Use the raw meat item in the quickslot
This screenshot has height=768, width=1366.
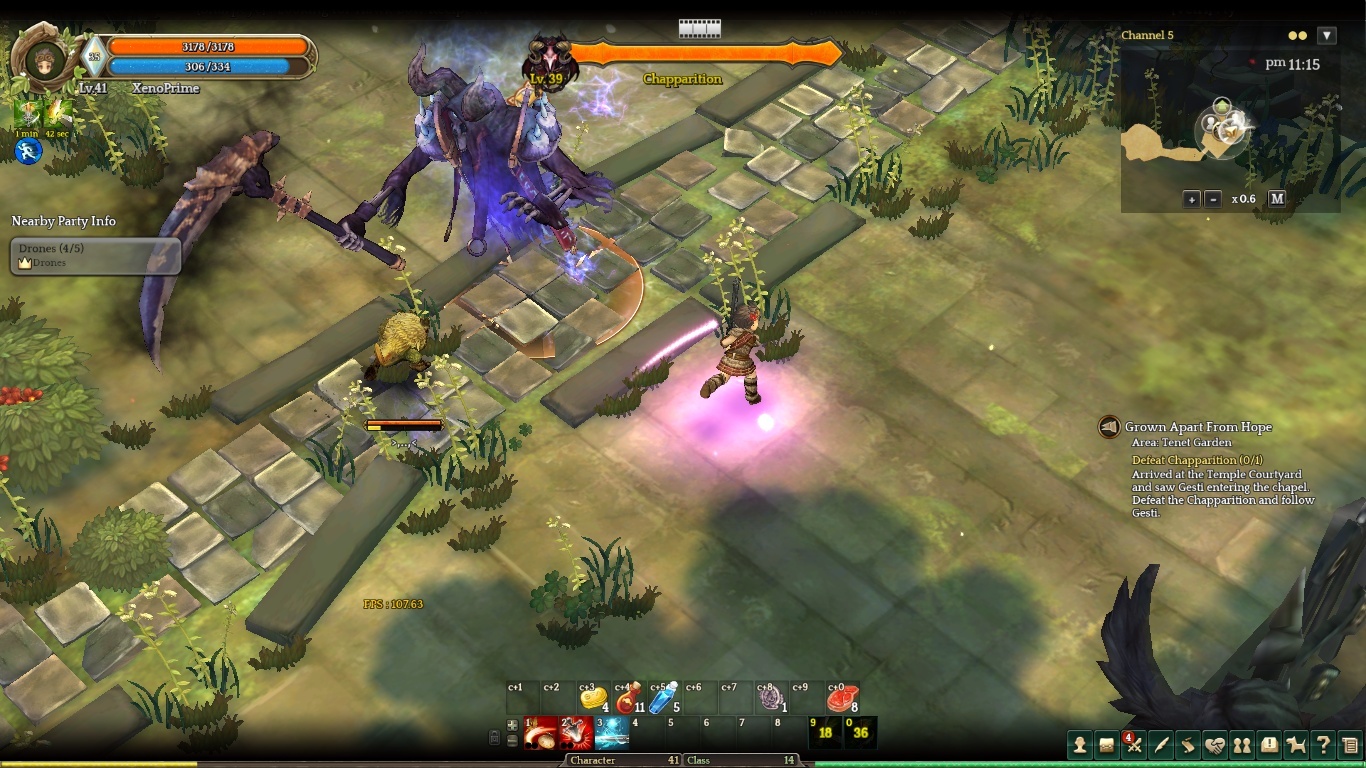(x=842, y=698)
